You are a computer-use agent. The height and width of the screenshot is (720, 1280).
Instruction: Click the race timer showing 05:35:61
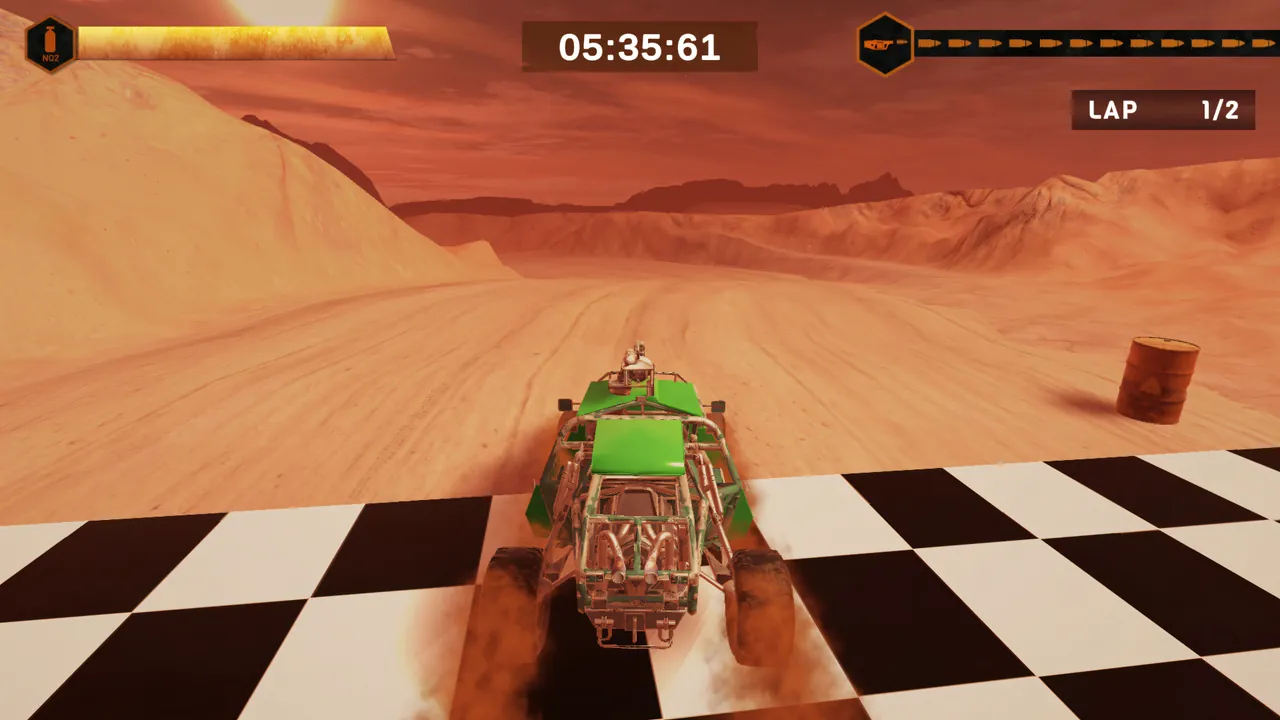point(639,46)
